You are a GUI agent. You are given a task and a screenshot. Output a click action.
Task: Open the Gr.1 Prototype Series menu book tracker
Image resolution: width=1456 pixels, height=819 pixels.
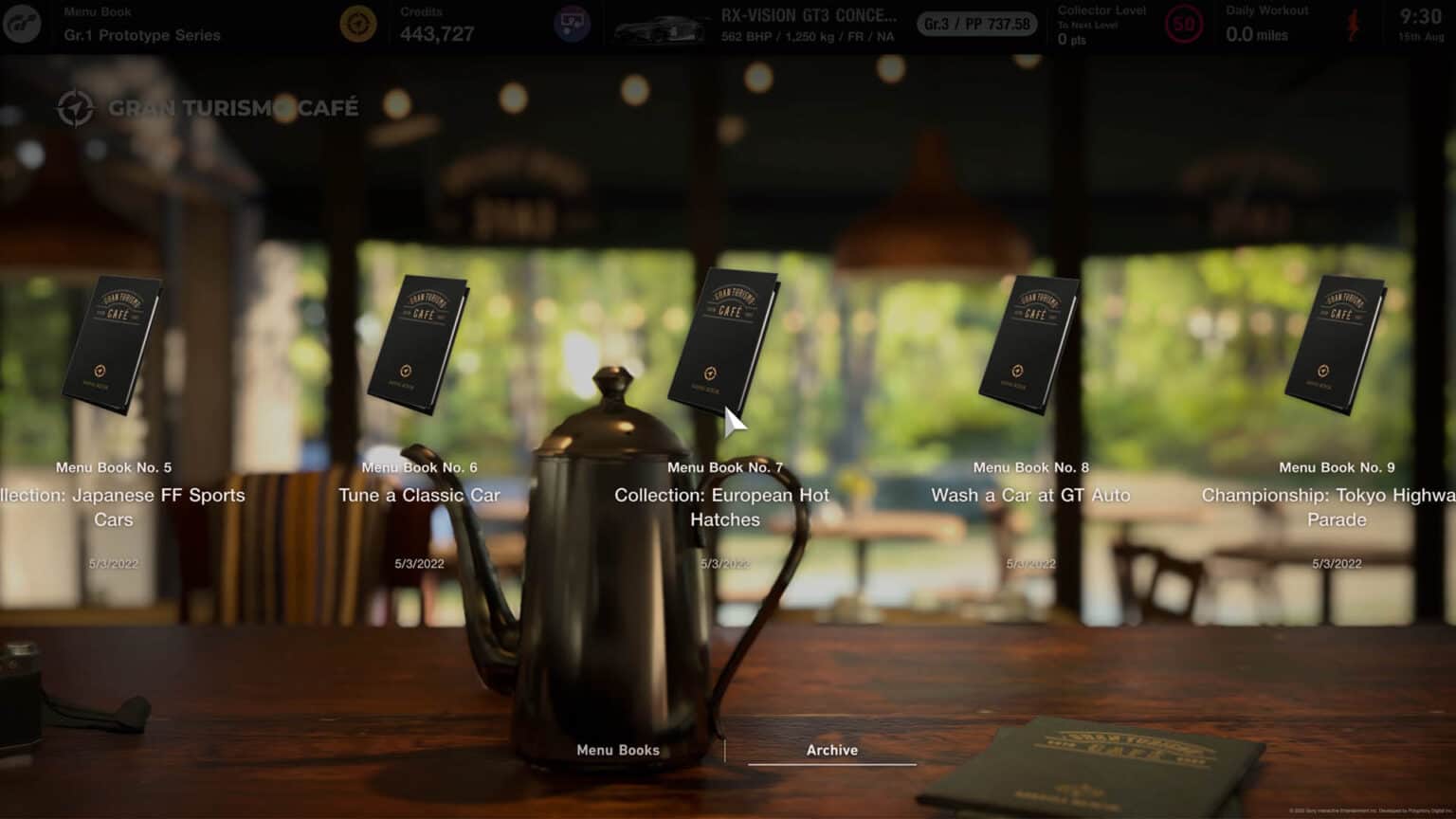142,25
